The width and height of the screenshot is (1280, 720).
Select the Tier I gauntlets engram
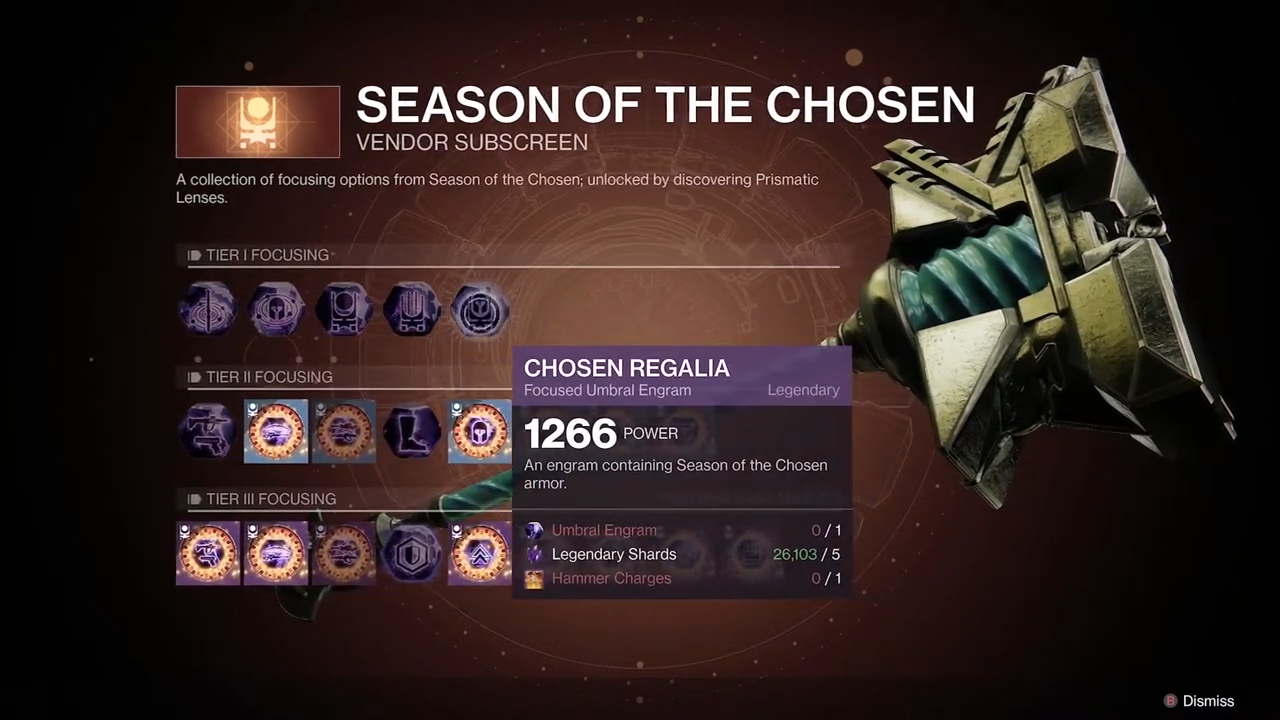[x=412, y=309]
